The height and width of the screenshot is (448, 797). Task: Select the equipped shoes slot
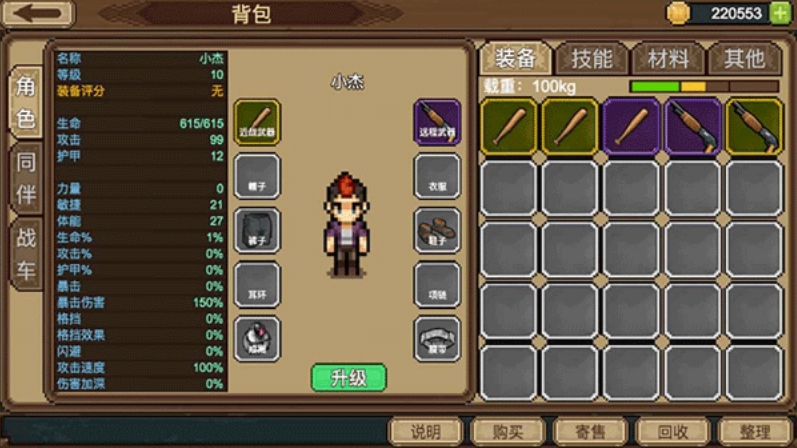437,231
